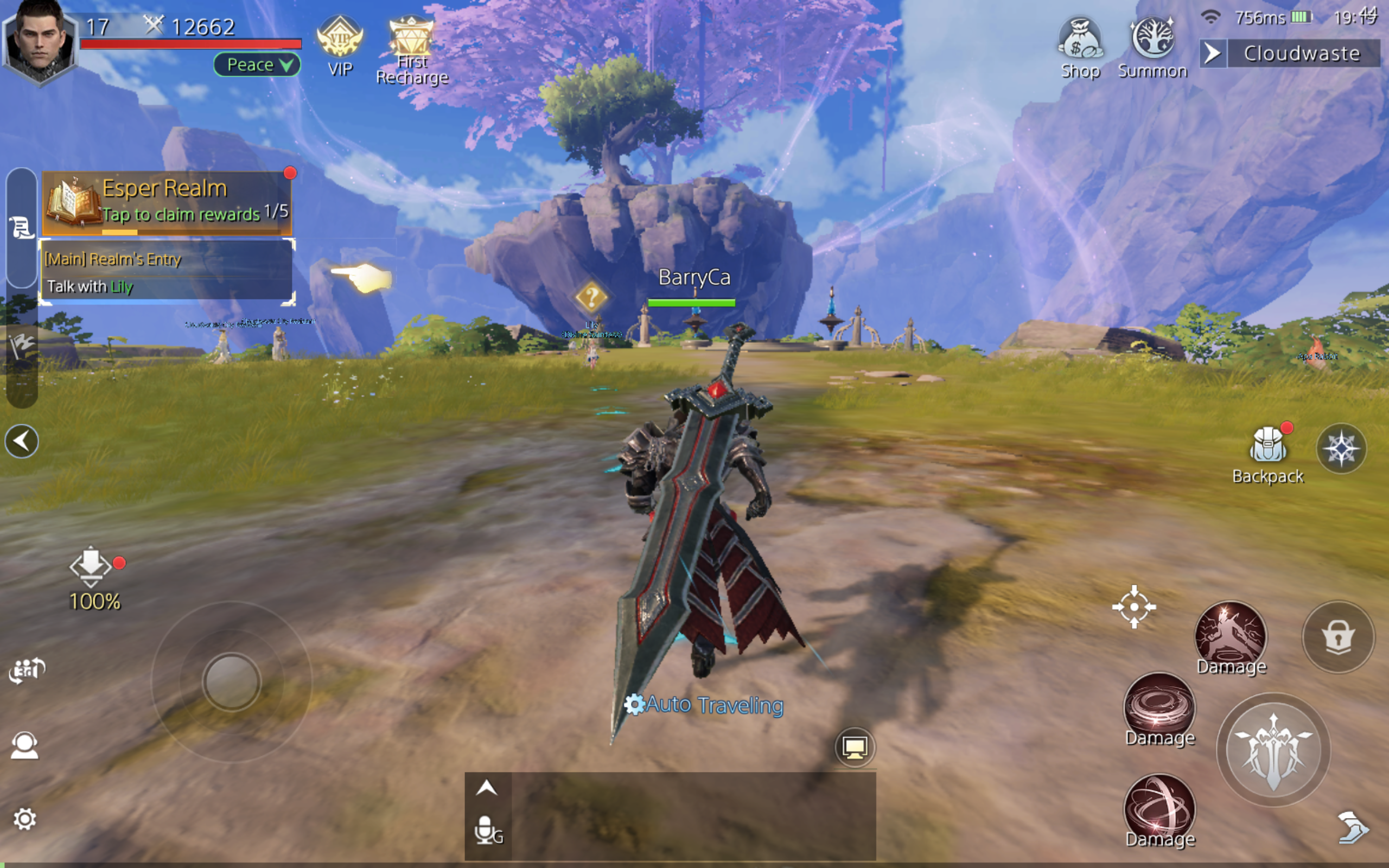This screenshot has width=1389, height=868.
Task: Take a screenshot with the monitor icon
Action: 855,747
